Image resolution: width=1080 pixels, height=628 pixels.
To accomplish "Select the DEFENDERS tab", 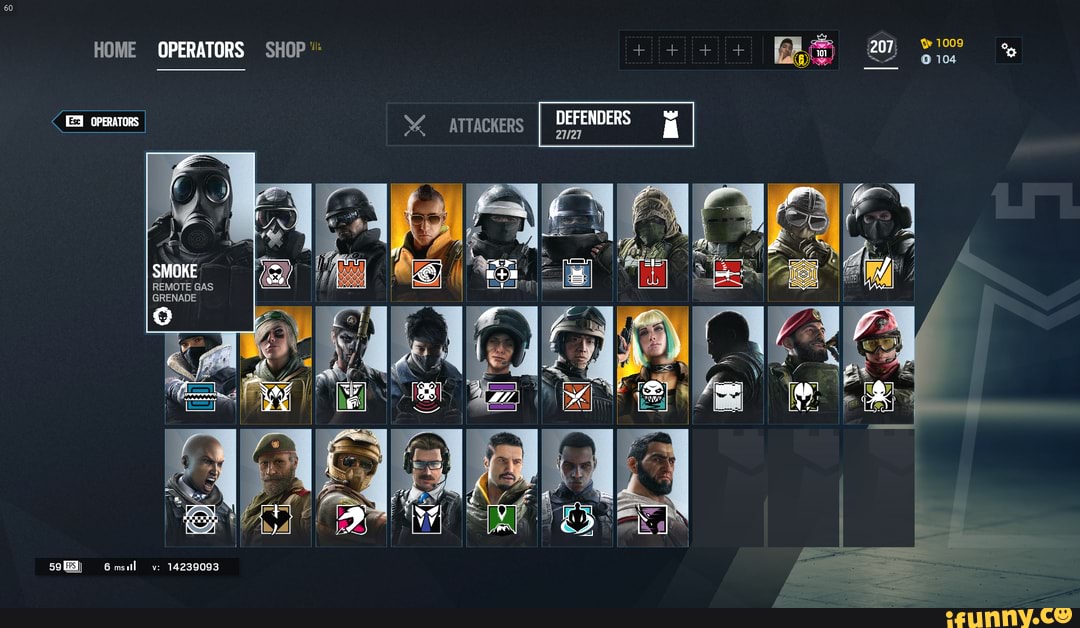I will (615, 125).
